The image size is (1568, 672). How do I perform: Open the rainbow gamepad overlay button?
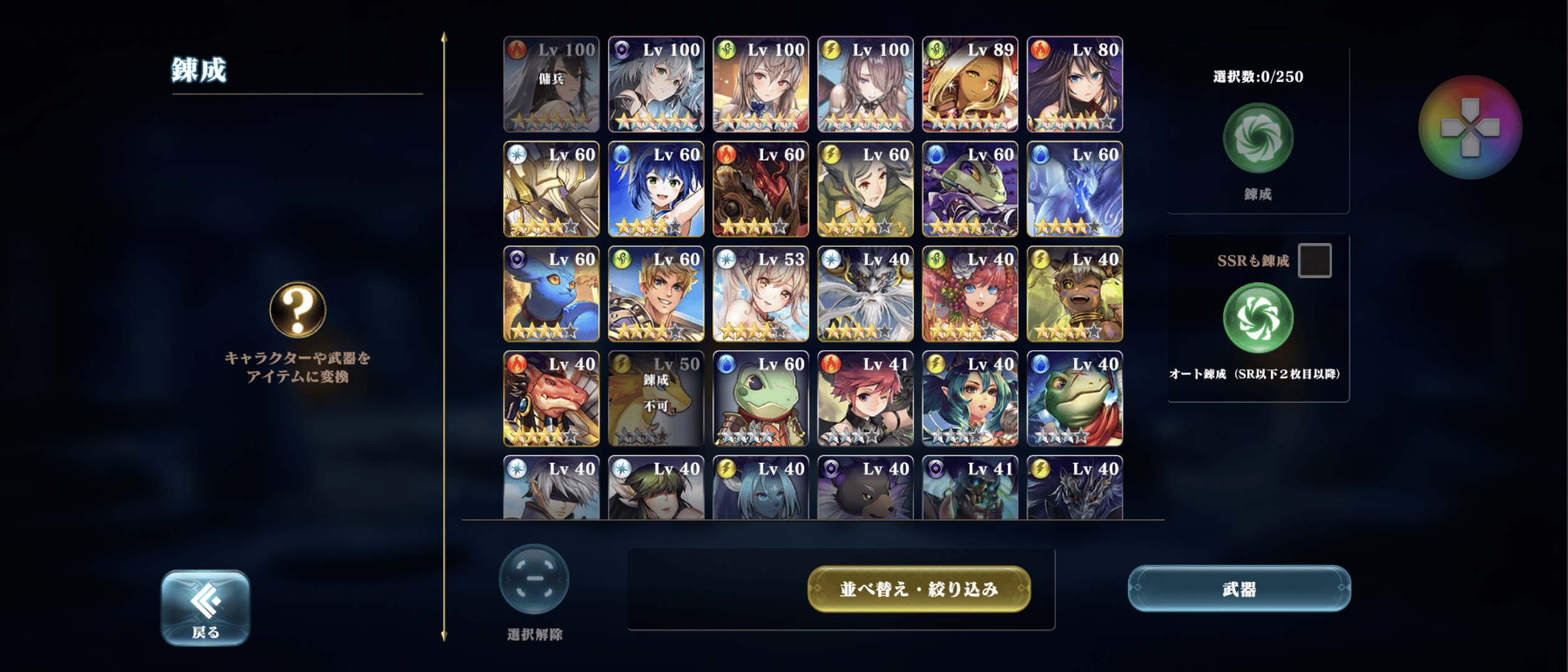[x=1470, y=128]
